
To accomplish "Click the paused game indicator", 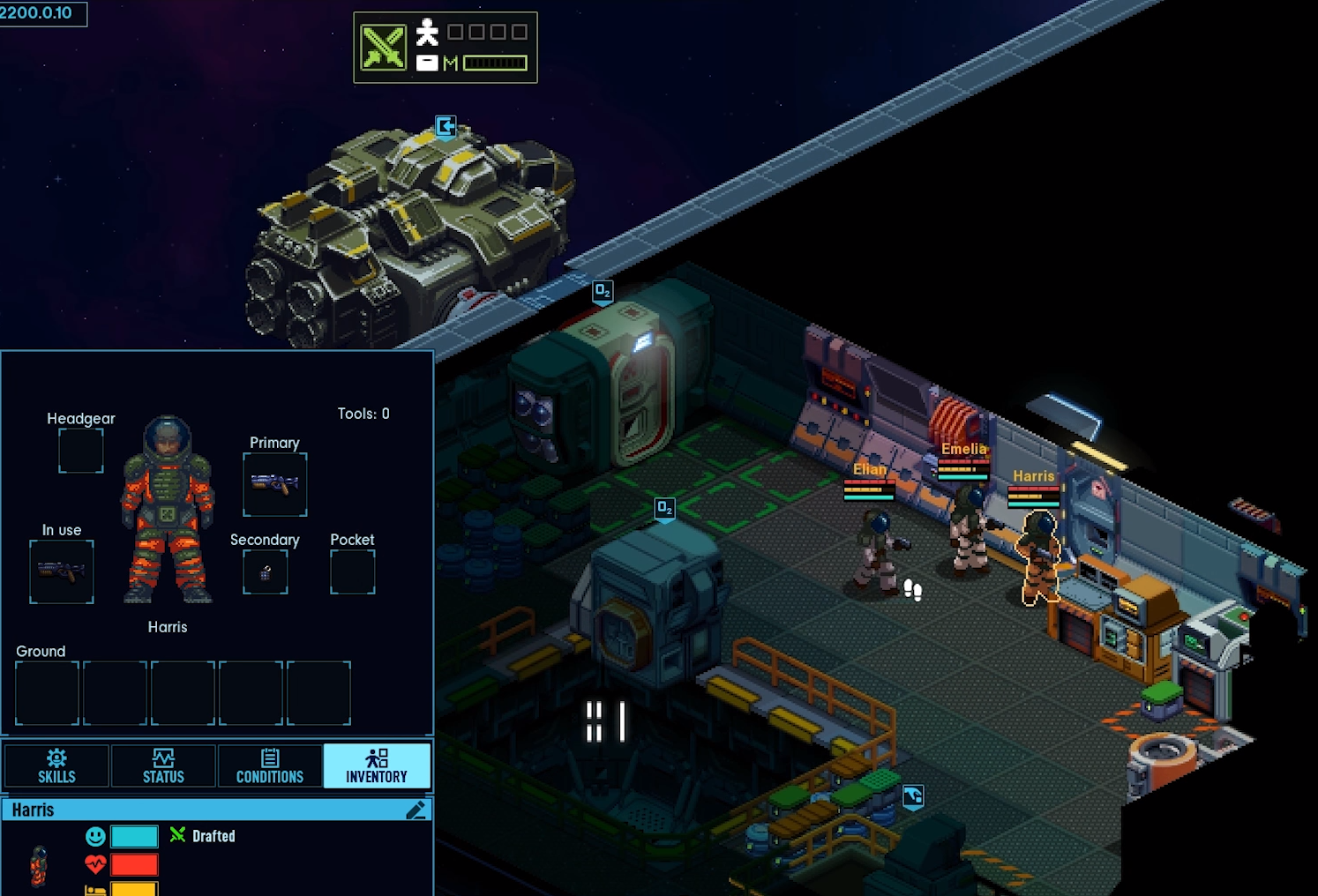I will [606, 721].
